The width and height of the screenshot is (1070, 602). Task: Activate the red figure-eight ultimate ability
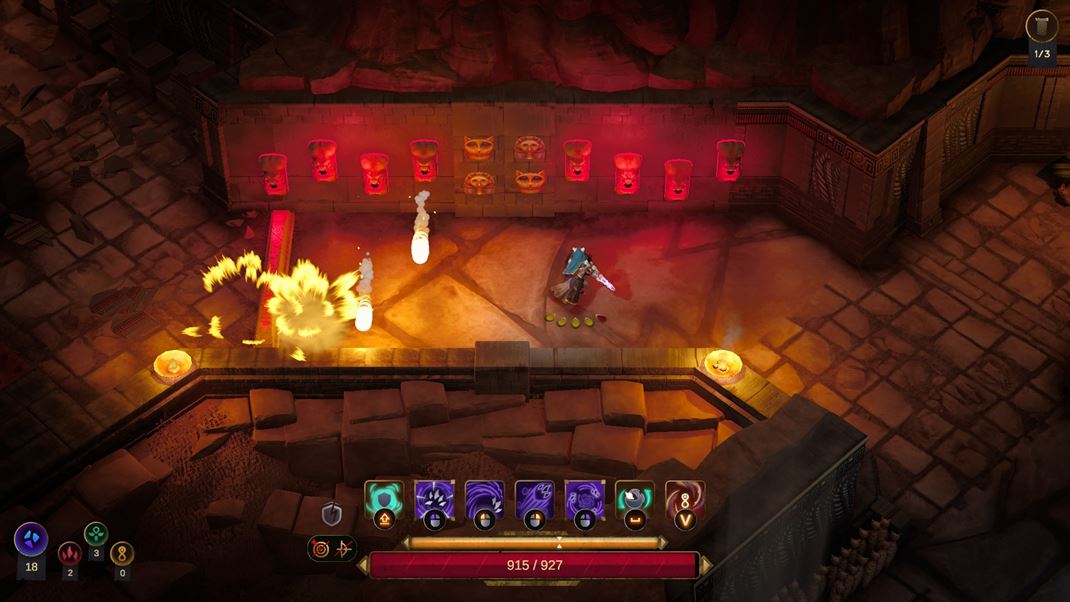coord(685,498)
